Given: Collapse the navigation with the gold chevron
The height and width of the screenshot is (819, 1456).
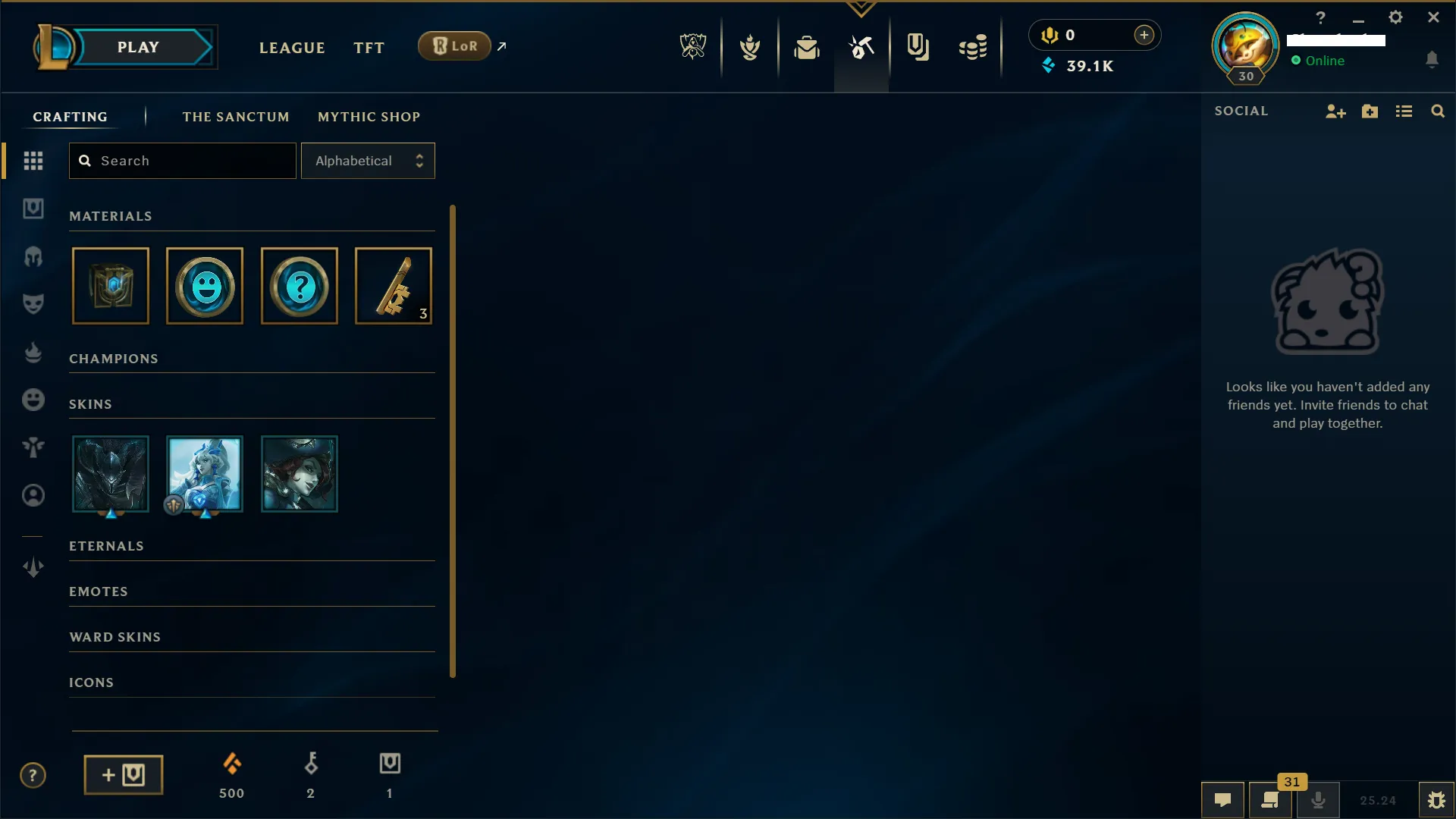Looking at the screenshot, I should [x=861, y=8].
